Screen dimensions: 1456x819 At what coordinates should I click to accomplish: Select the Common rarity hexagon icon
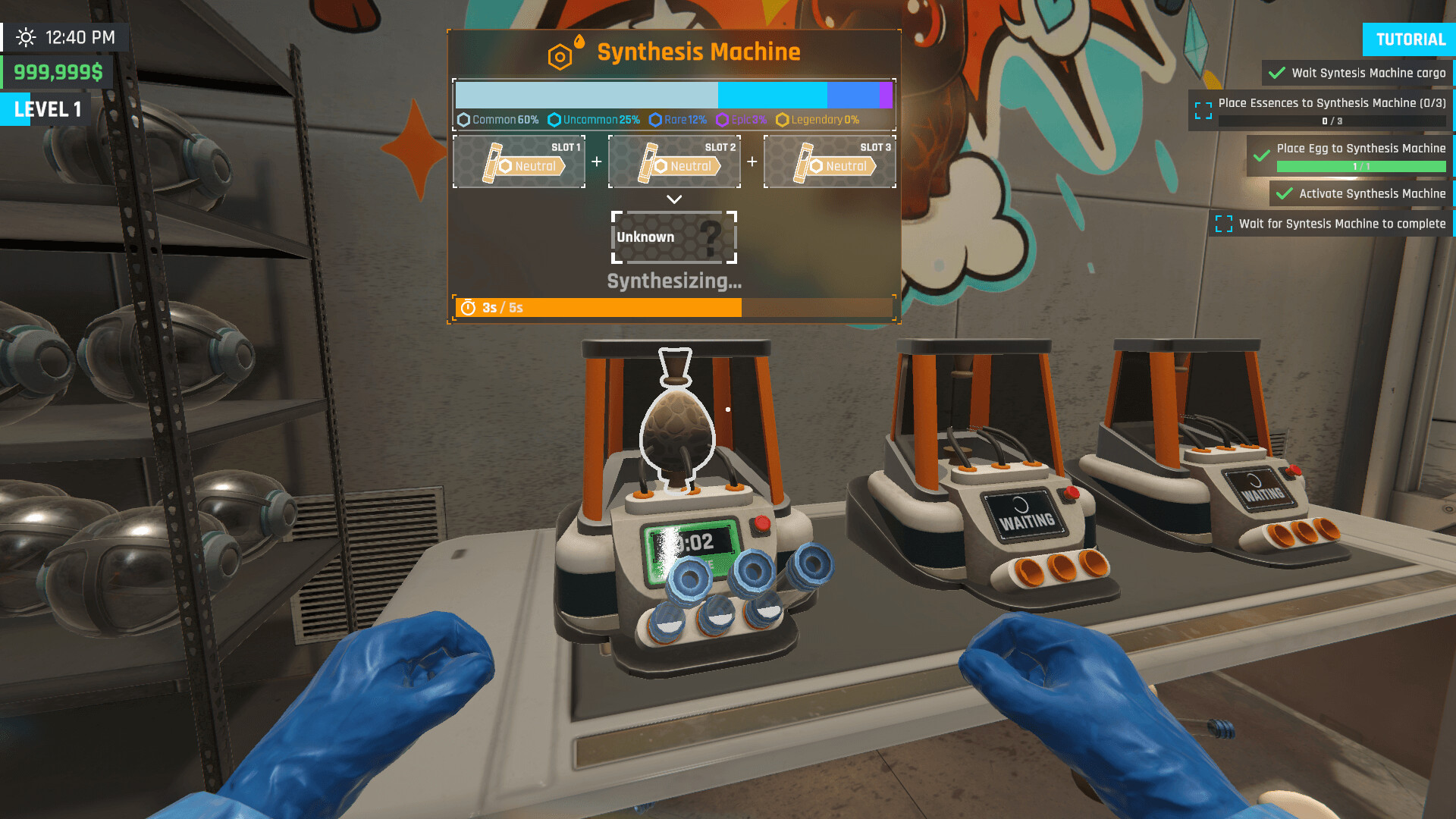coord(464,120)
